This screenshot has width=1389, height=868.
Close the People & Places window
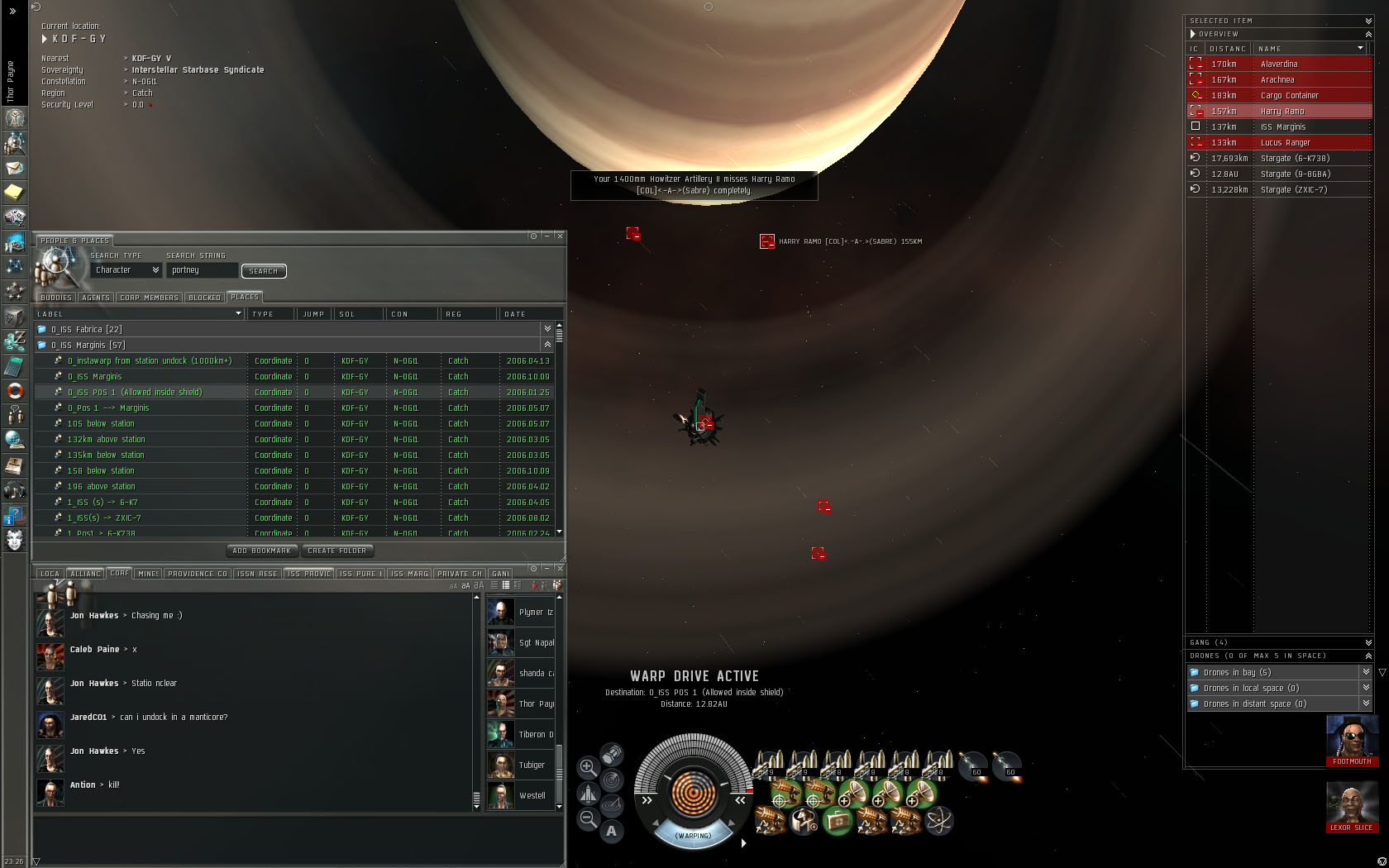[560, 236]
